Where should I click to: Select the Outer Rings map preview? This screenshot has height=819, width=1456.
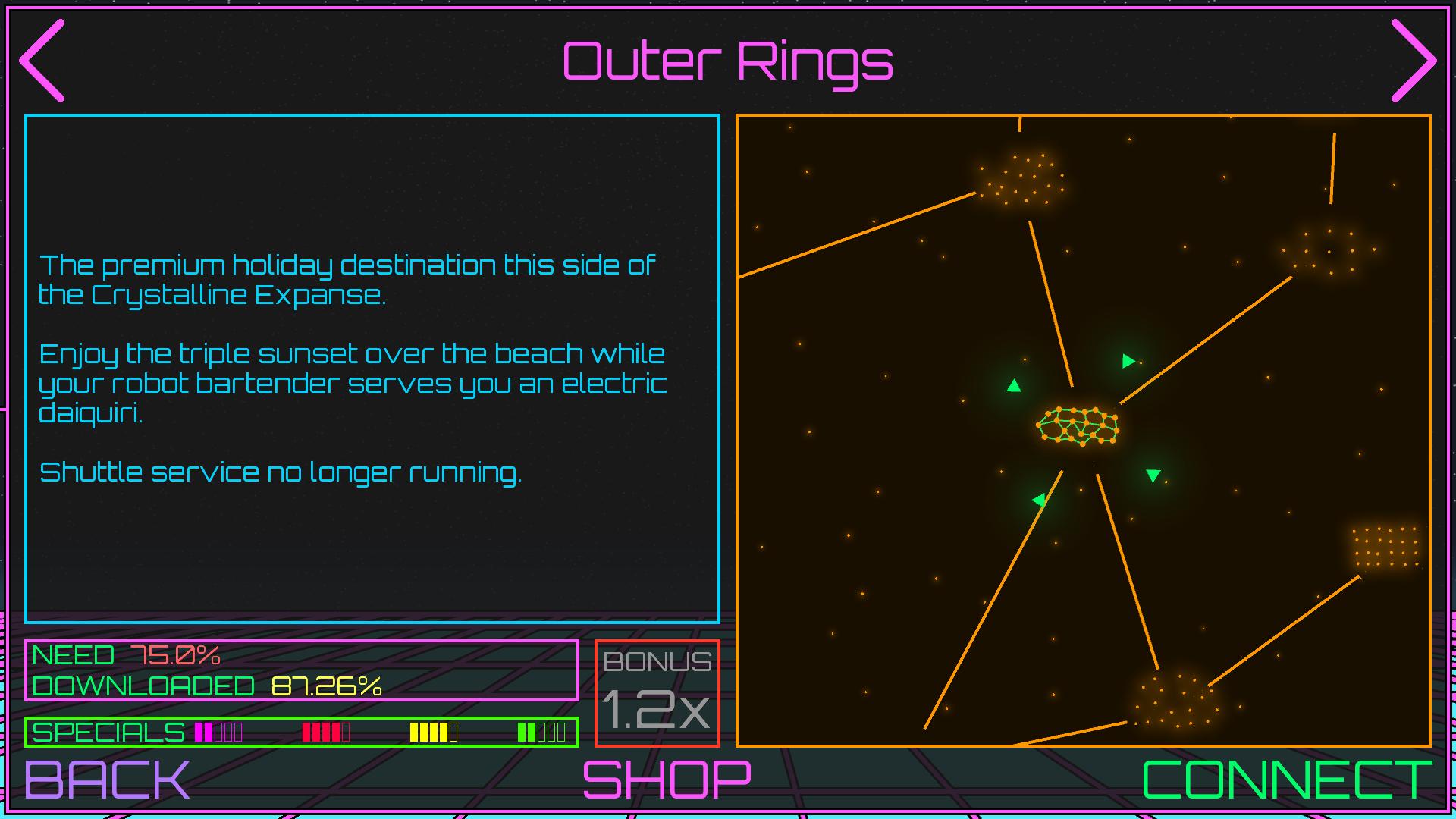point(1083,431)
